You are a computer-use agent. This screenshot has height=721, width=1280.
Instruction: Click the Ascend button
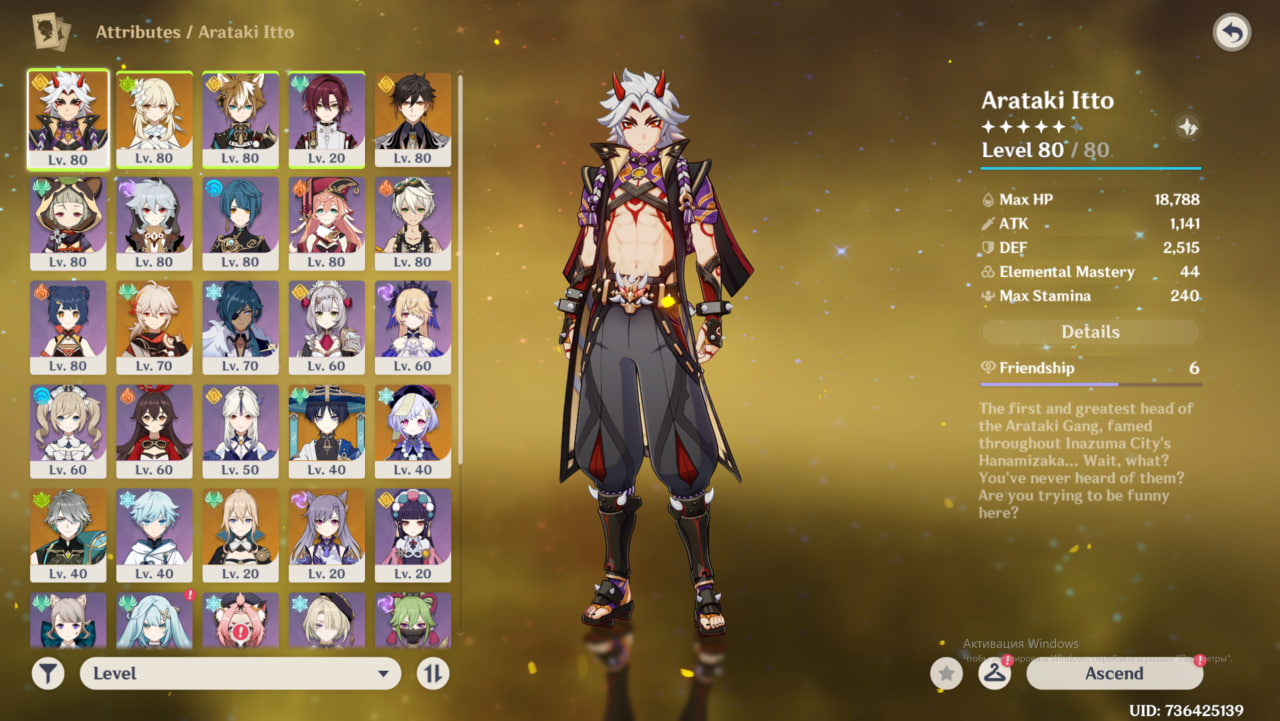[1114, 673]
